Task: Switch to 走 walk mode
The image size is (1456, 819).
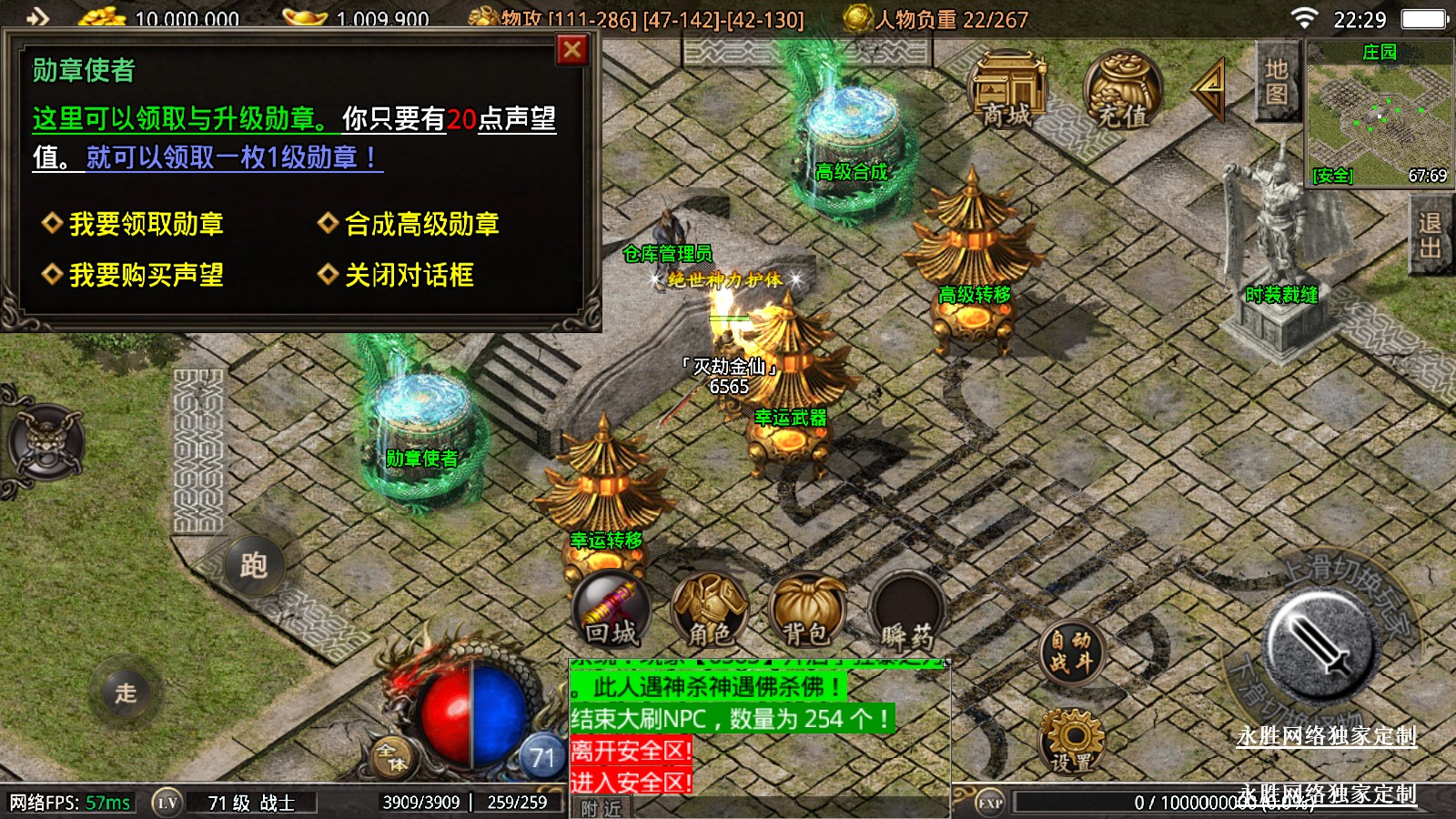Action: click(126, 693)
